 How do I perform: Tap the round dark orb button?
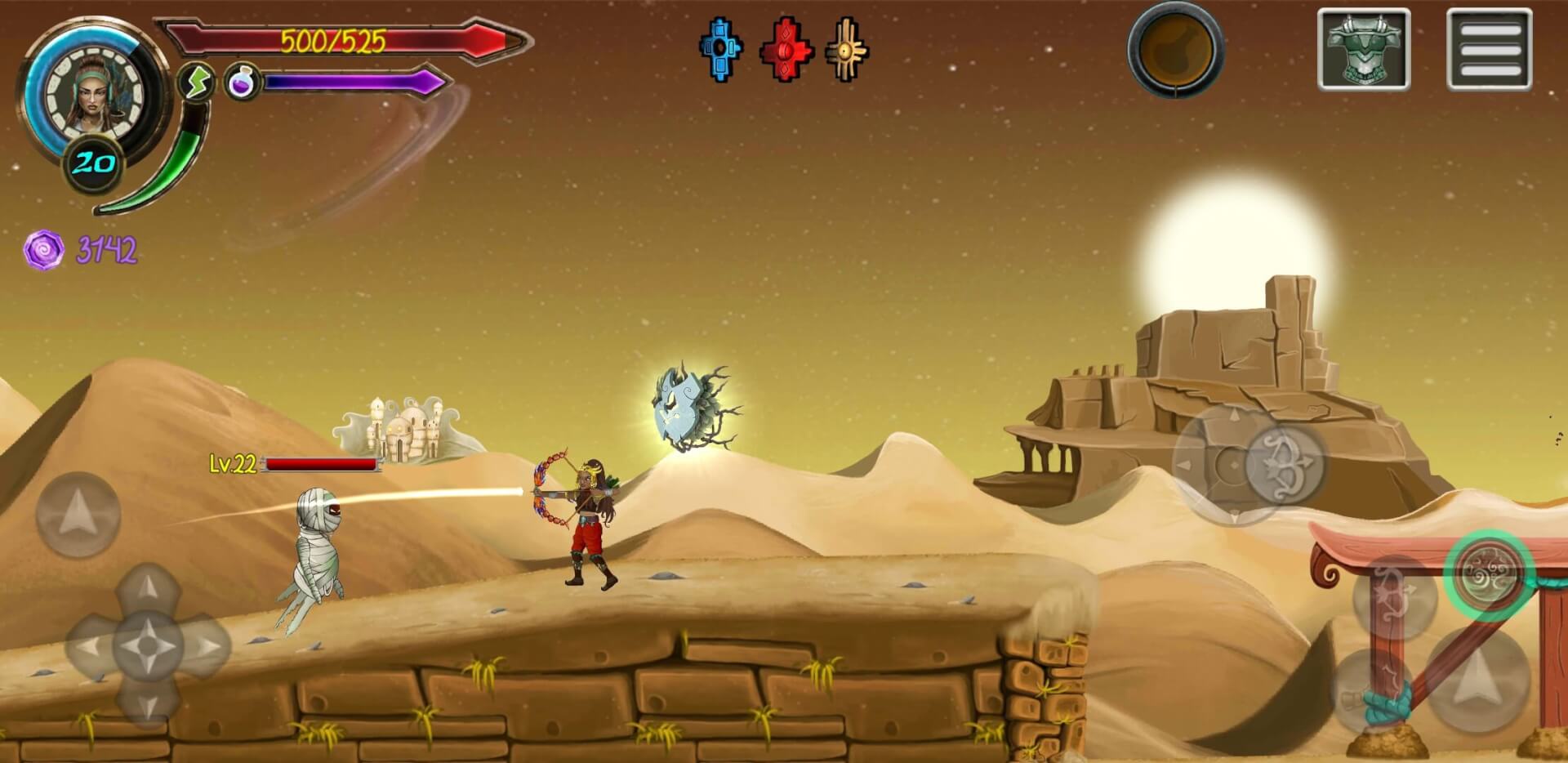click(1175, 49)
